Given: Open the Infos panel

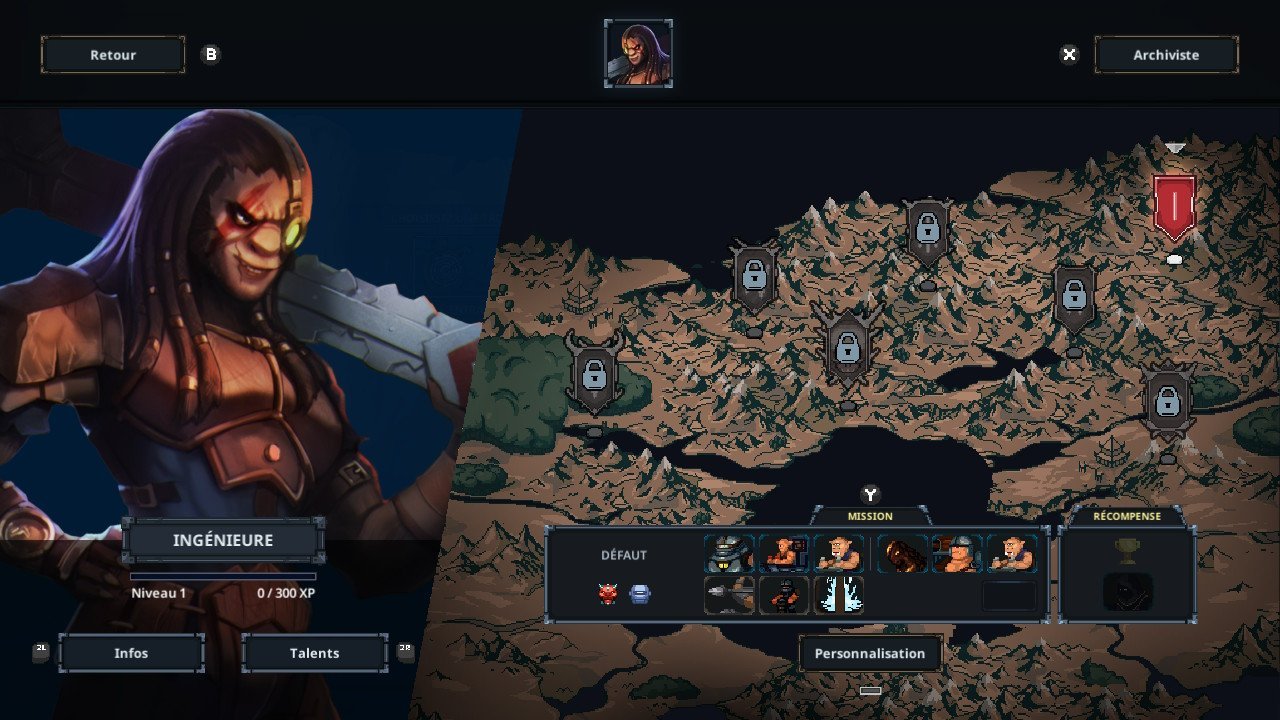Looking at the screenshot, I should [131, 653].
